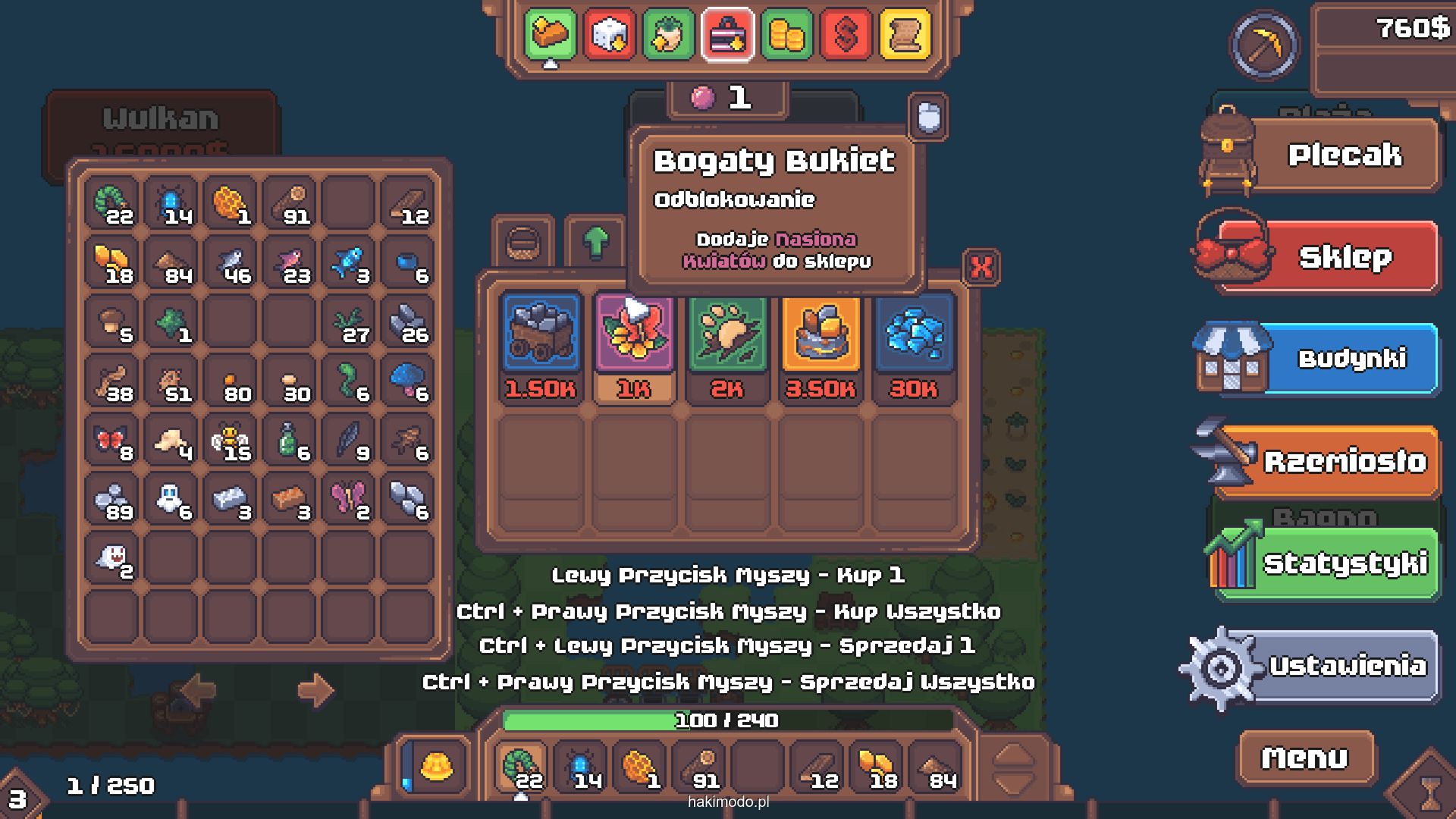Image resolution: width=1456 pixels, height=819 pixels.
Task: Switch to the red dollar sign tab
Action: 846,34
